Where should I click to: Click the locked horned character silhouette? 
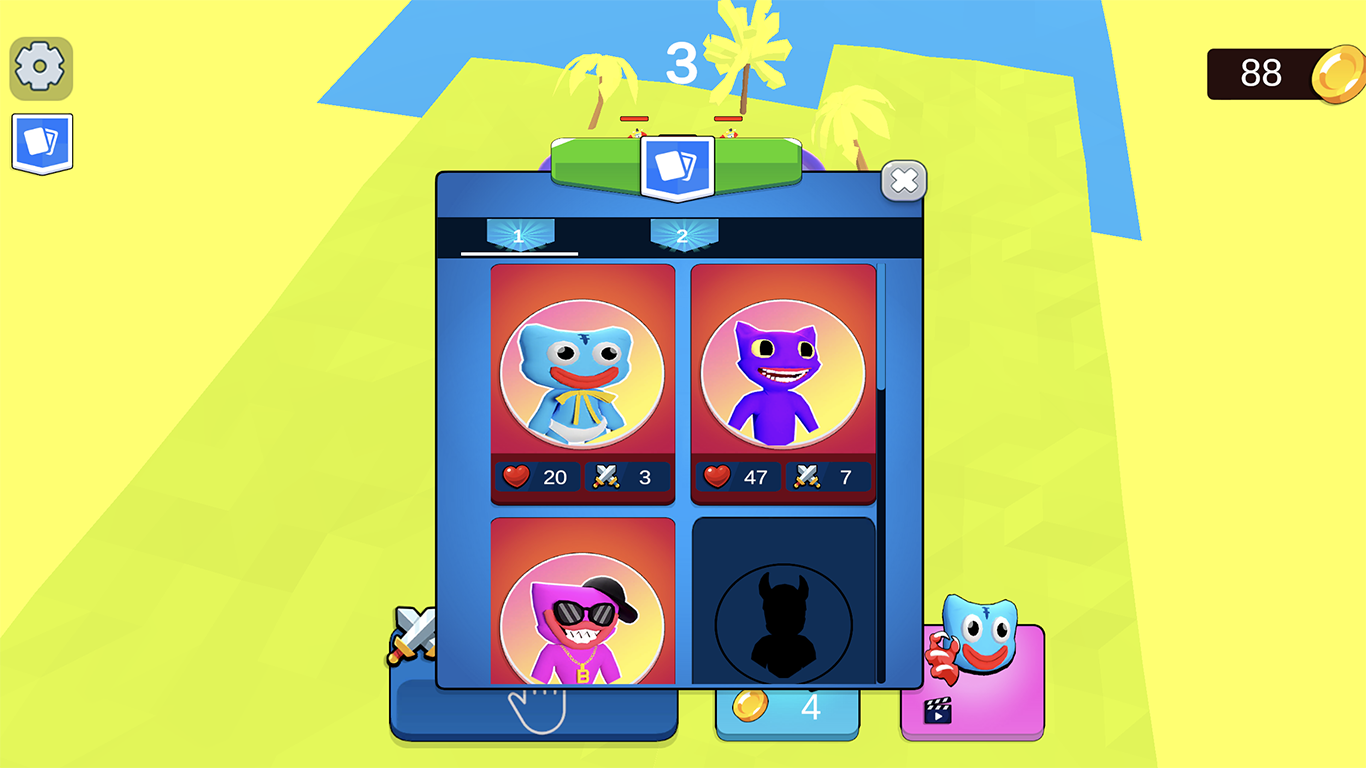[782, 620]
